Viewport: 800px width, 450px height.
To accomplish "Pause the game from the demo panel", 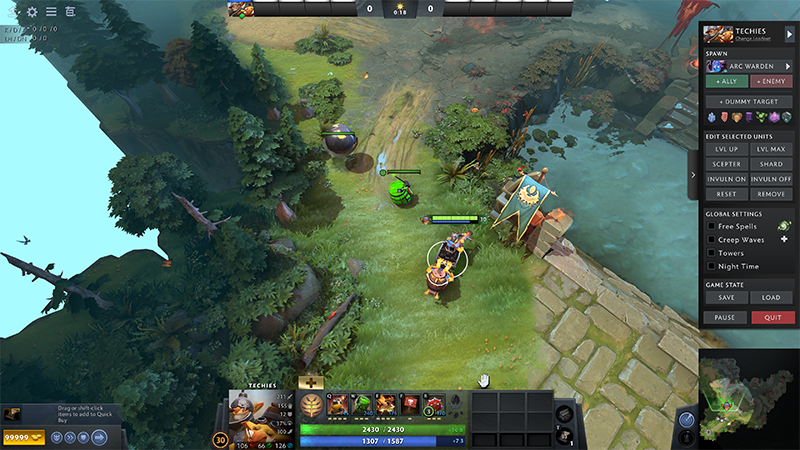I will click(x=727, y=317).
